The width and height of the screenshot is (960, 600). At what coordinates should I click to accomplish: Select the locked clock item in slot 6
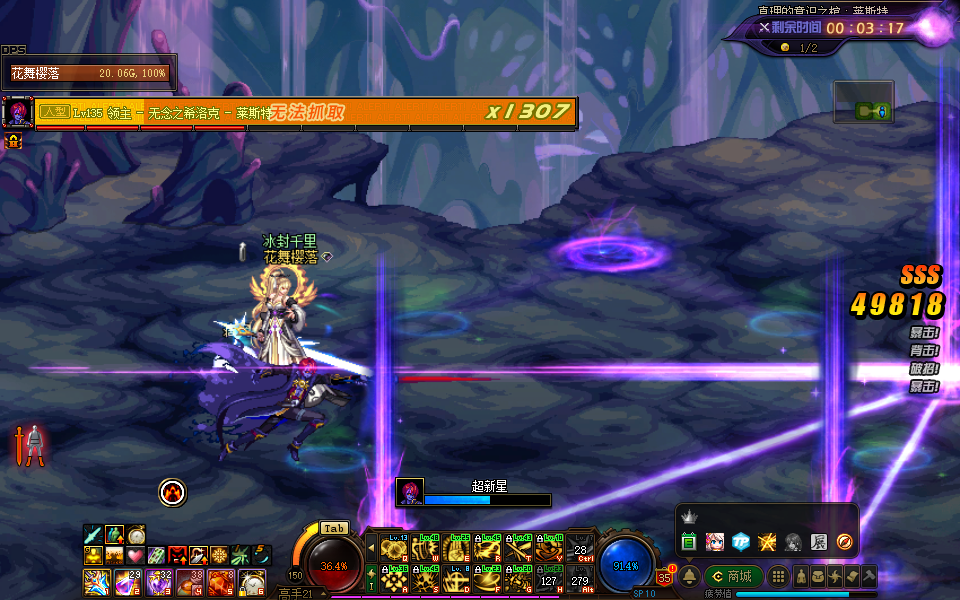click(252, 581)
